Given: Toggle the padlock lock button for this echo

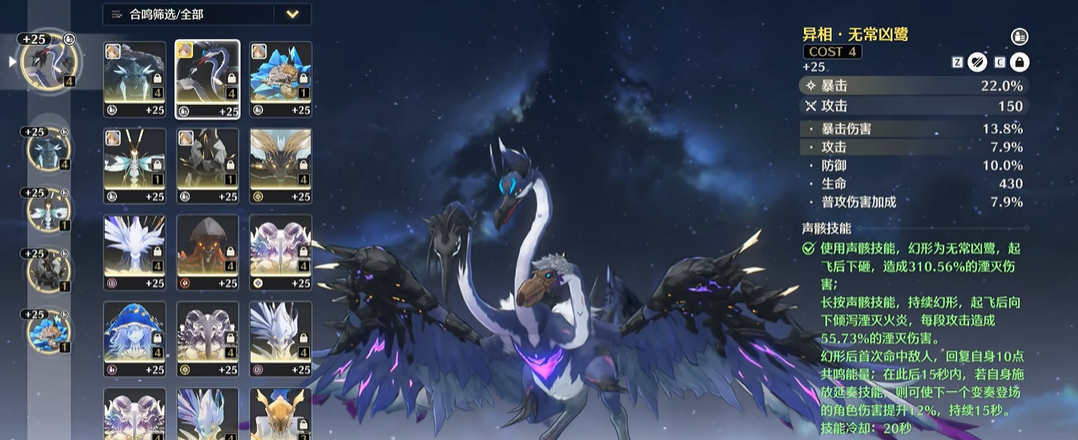Looking at the screenshot, I should 1019,62.
